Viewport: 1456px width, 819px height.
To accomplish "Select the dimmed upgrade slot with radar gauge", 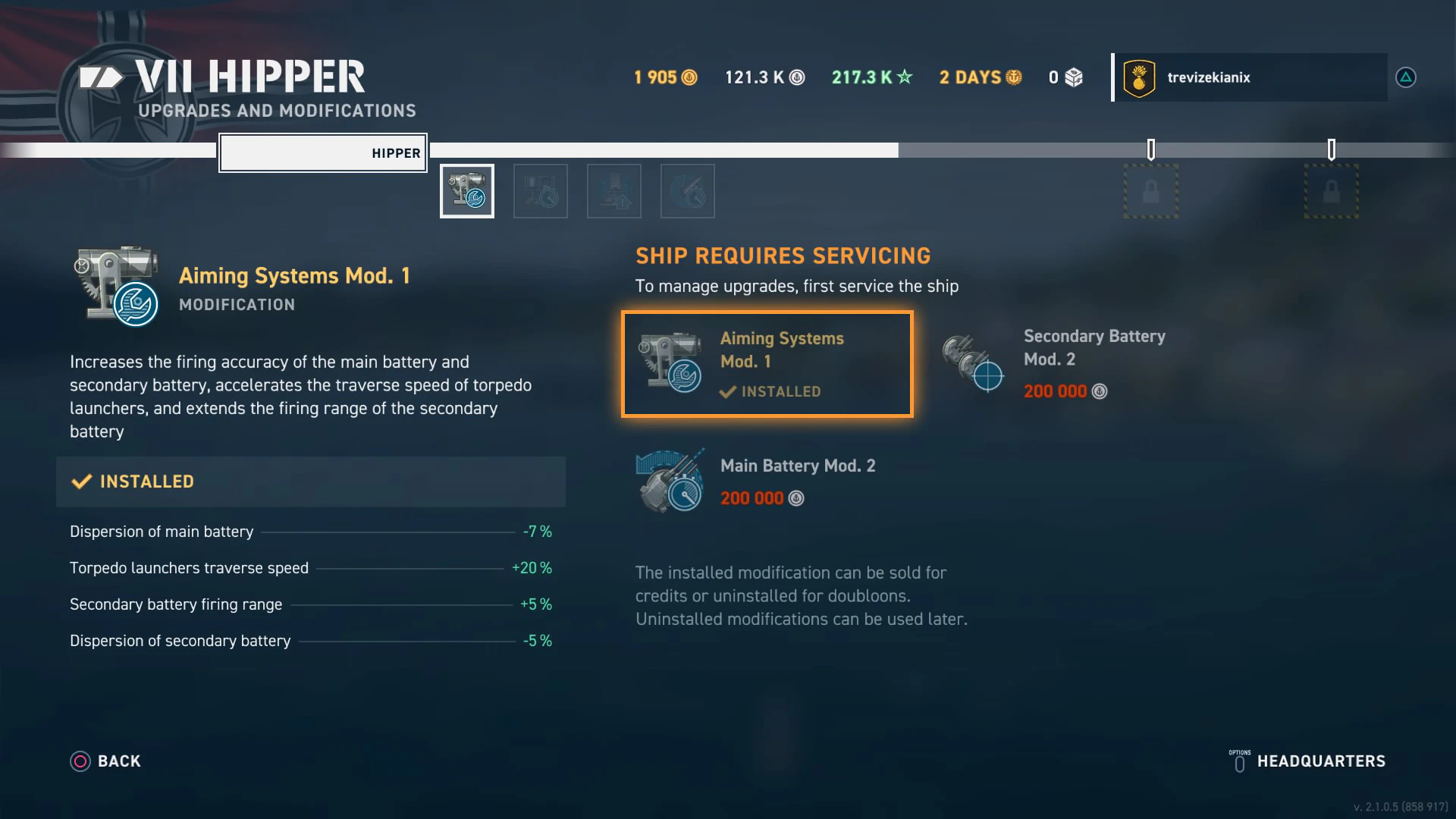I will (x=688, y=191).
